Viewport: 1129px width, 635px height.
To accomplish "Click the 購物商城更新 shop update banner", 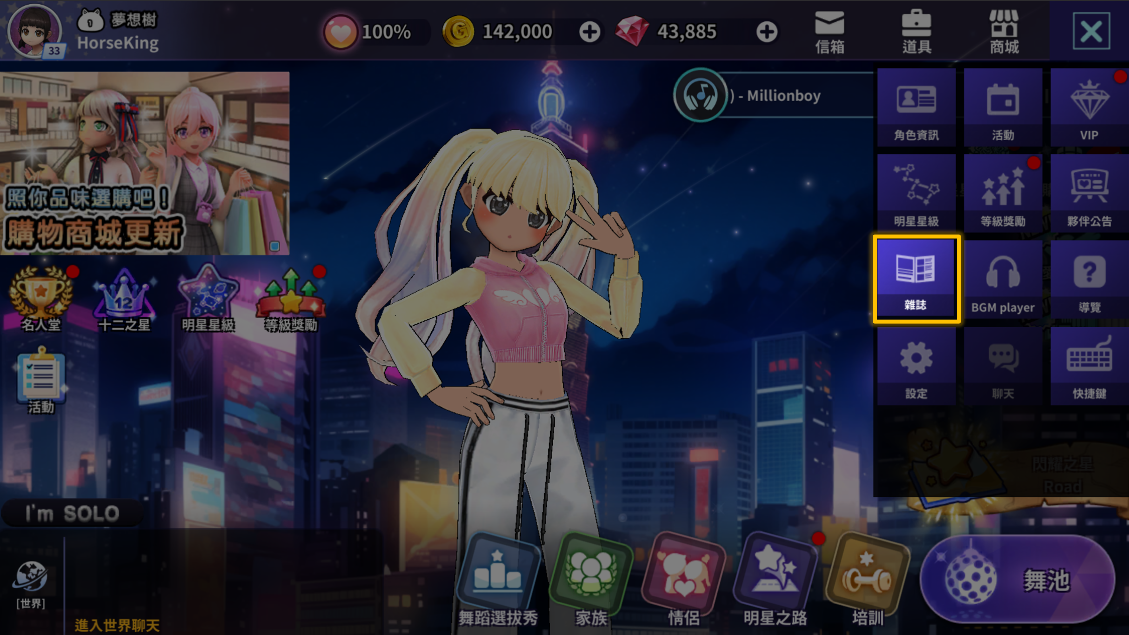I will coord(145,163).
